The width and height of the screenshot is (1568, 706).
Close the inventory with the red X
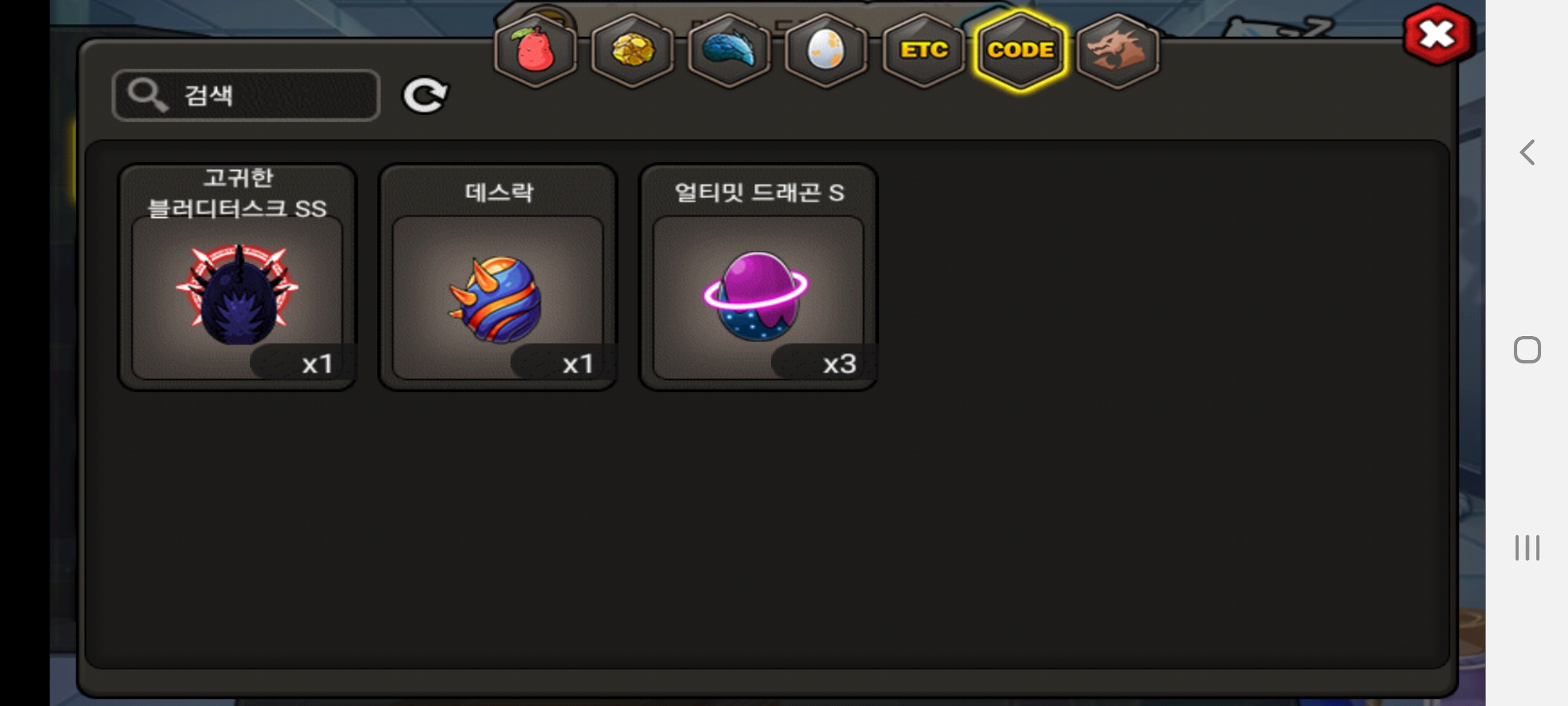click(x=1437, y=35)
